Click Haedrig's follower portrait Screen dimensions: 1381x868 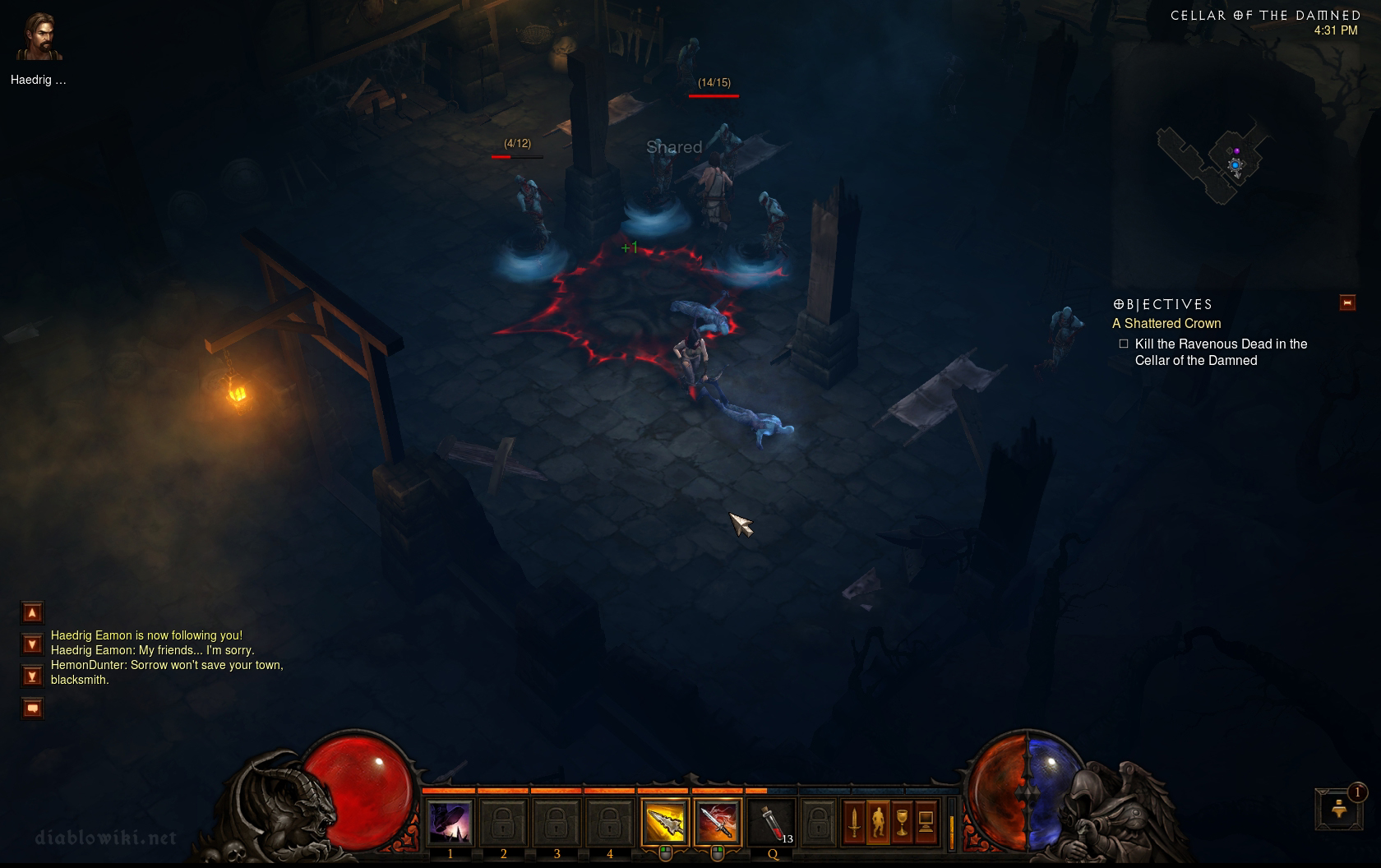[x=39, y=38]
